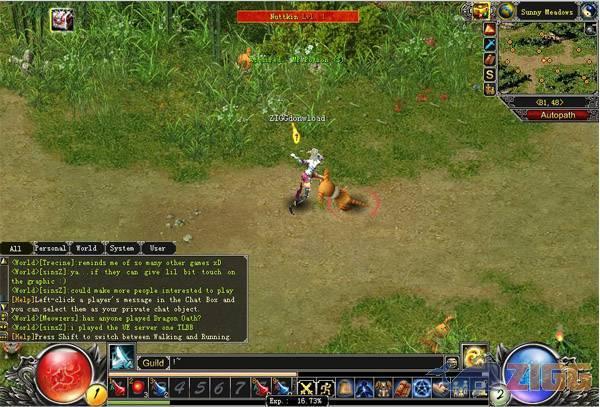Use the red potion in hotbar slot 1
Screen dimensions: 600x407
(119, 387)
